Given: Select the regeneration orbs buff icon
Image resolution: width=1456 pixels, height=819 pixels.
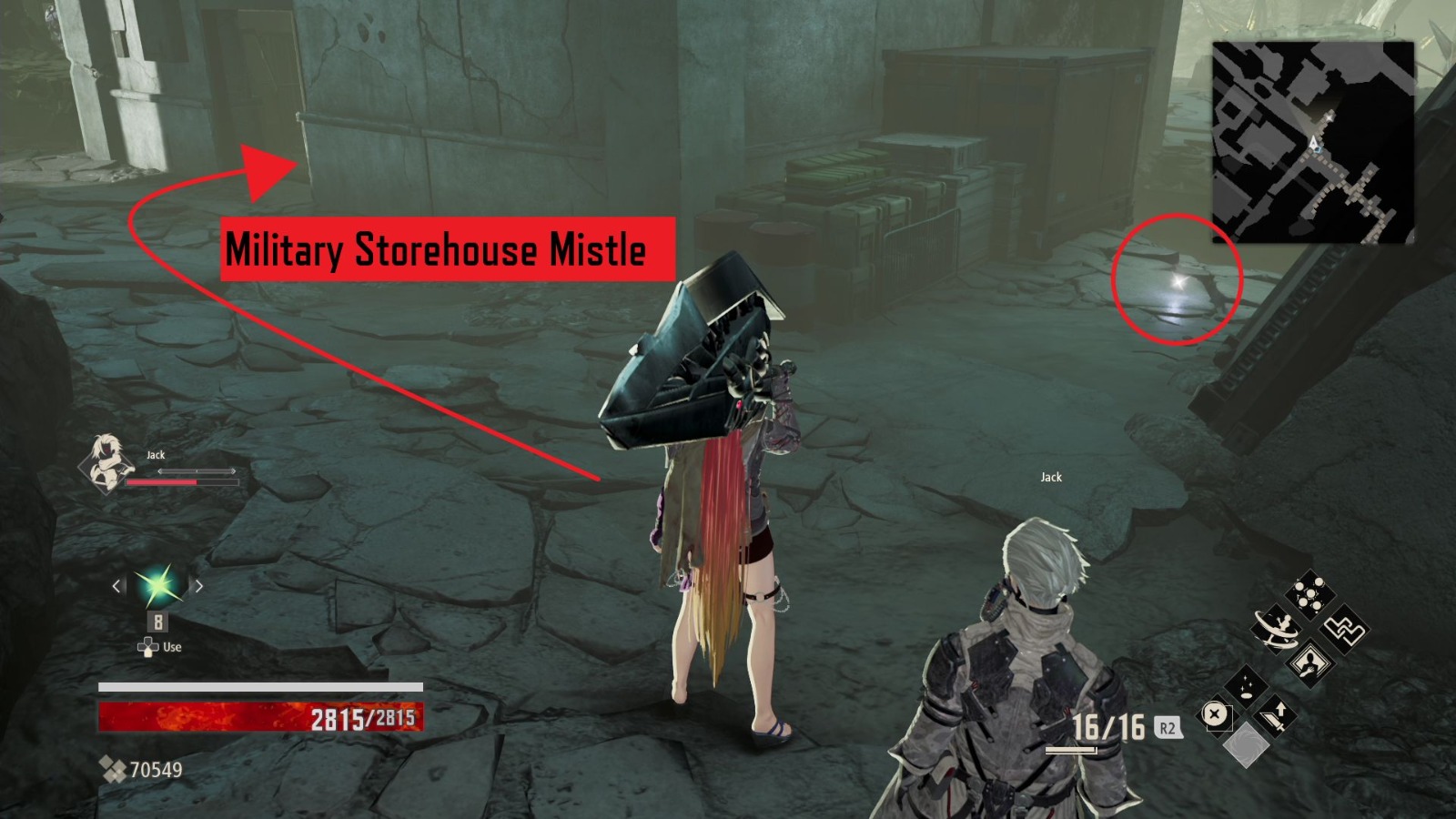Looking at the screenshot, I should [x=1310, y=592].
